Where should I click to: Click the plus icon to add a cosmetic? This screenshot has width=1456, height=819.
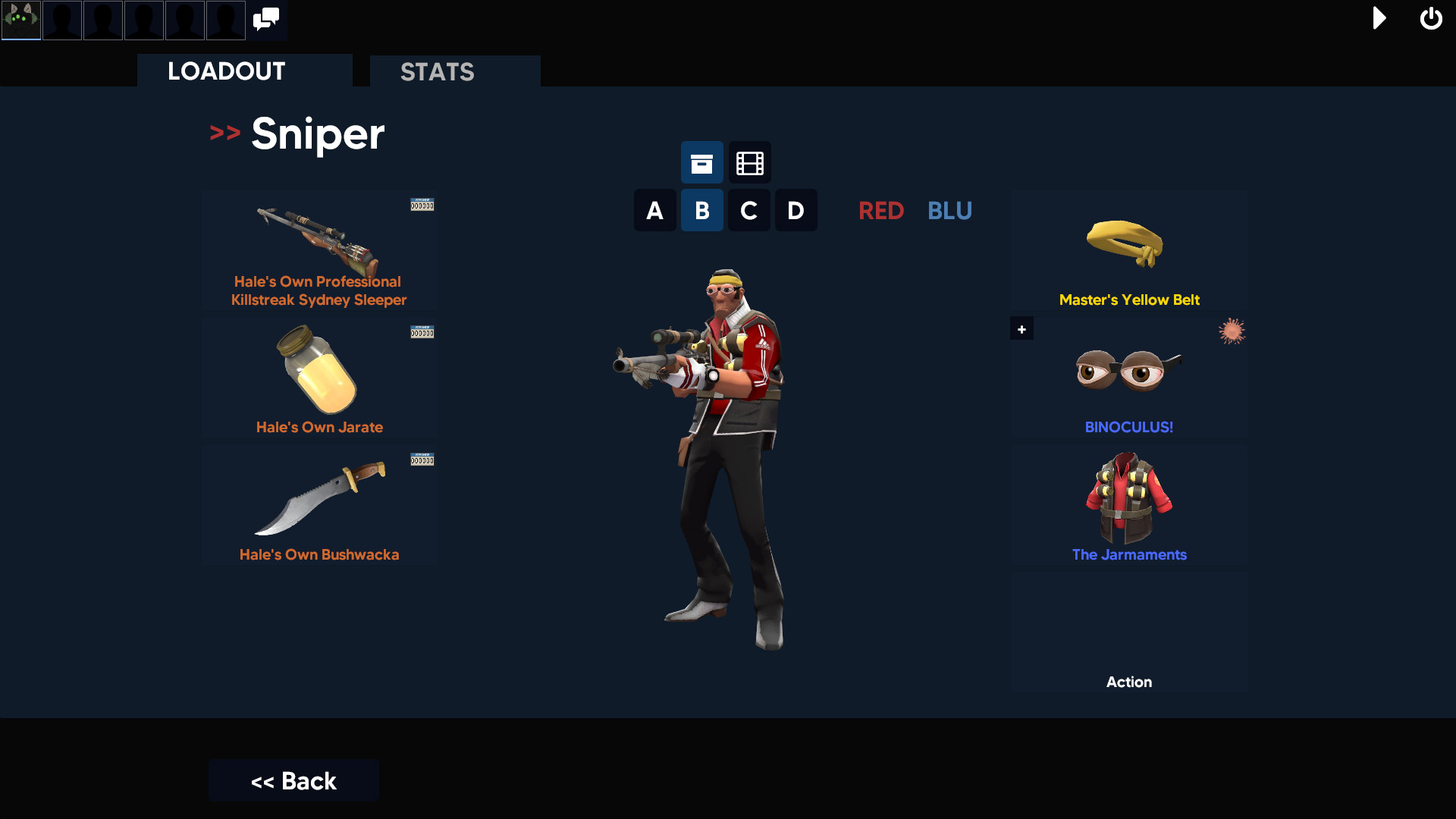click(1021, 328)
